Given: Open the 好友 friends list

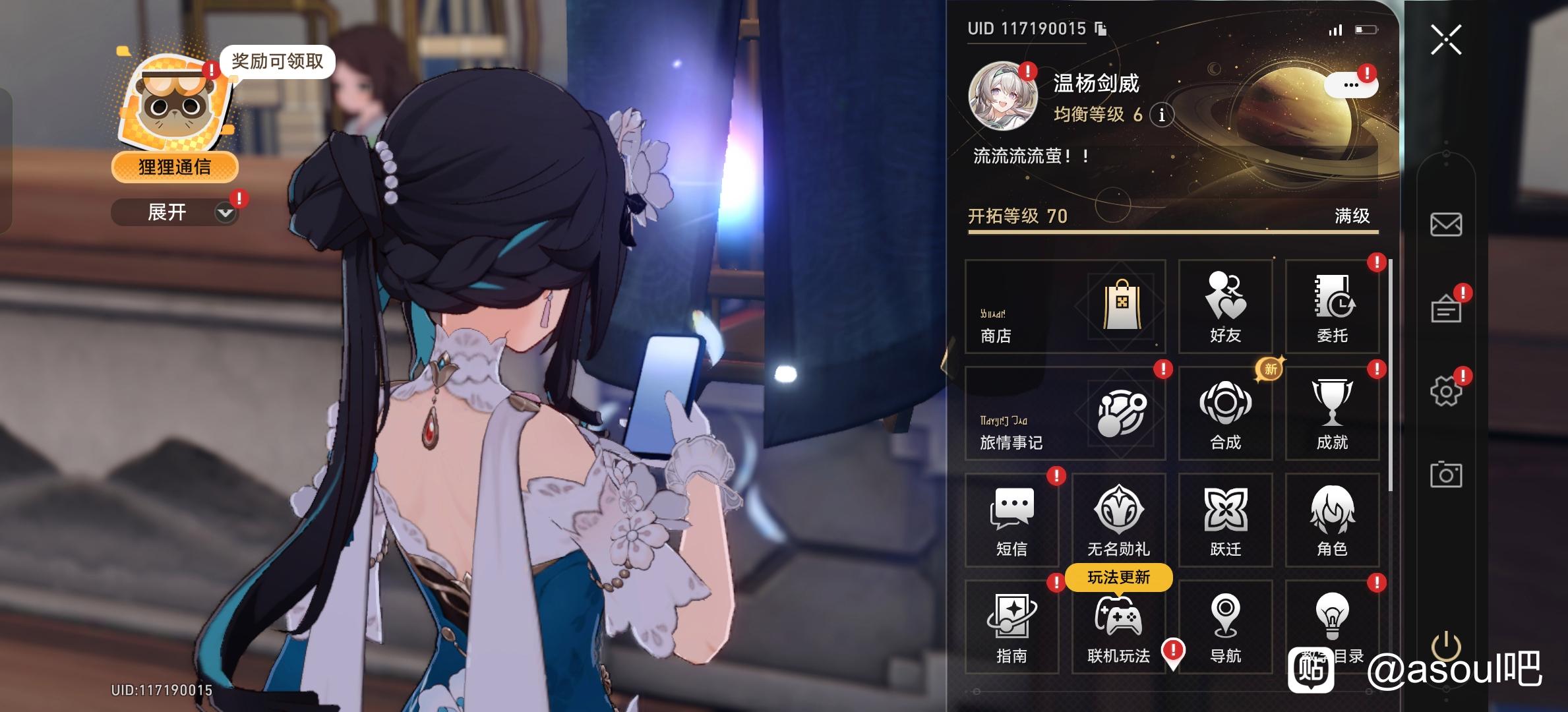Looking at the screenshot, I should click(1225, 307).
